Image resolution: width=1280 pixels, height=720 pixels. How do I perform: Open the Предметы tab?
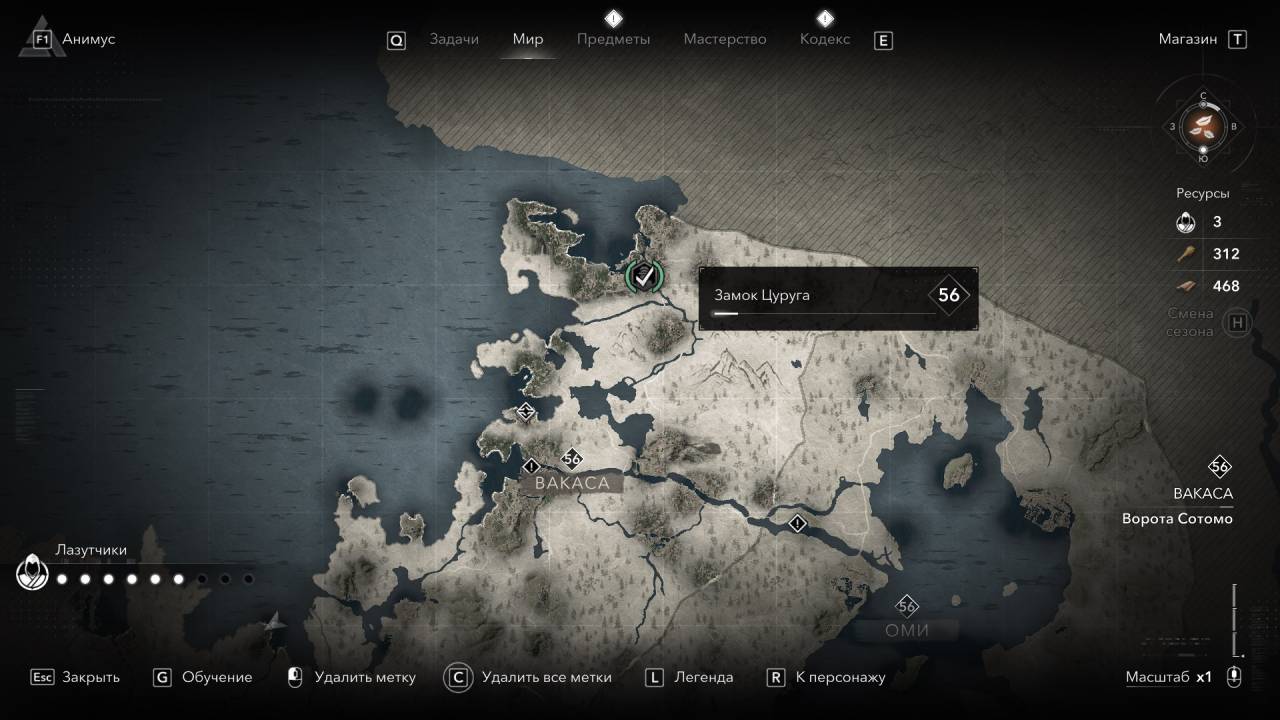(x=613, y=39)
